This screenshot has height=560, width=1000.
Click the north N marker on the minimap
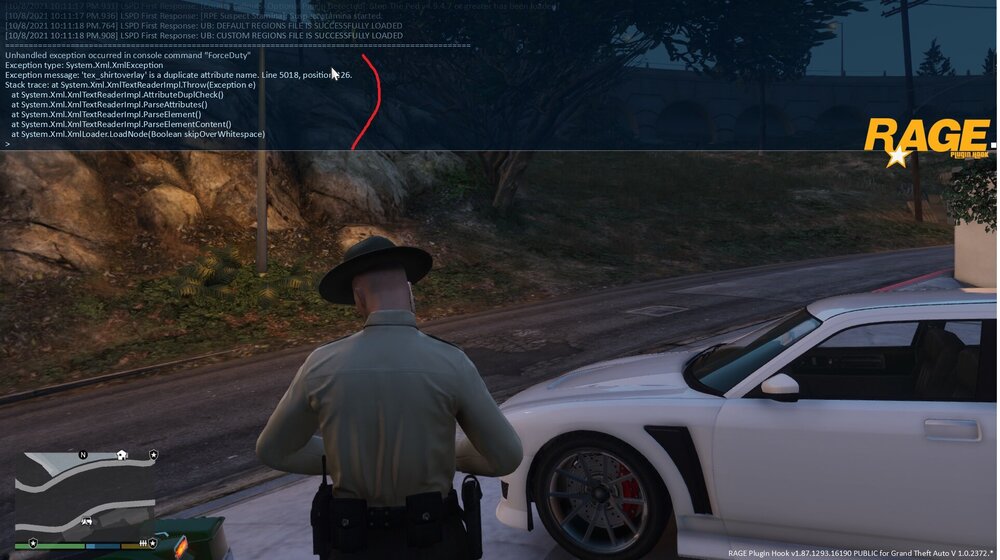pos(83,455)
